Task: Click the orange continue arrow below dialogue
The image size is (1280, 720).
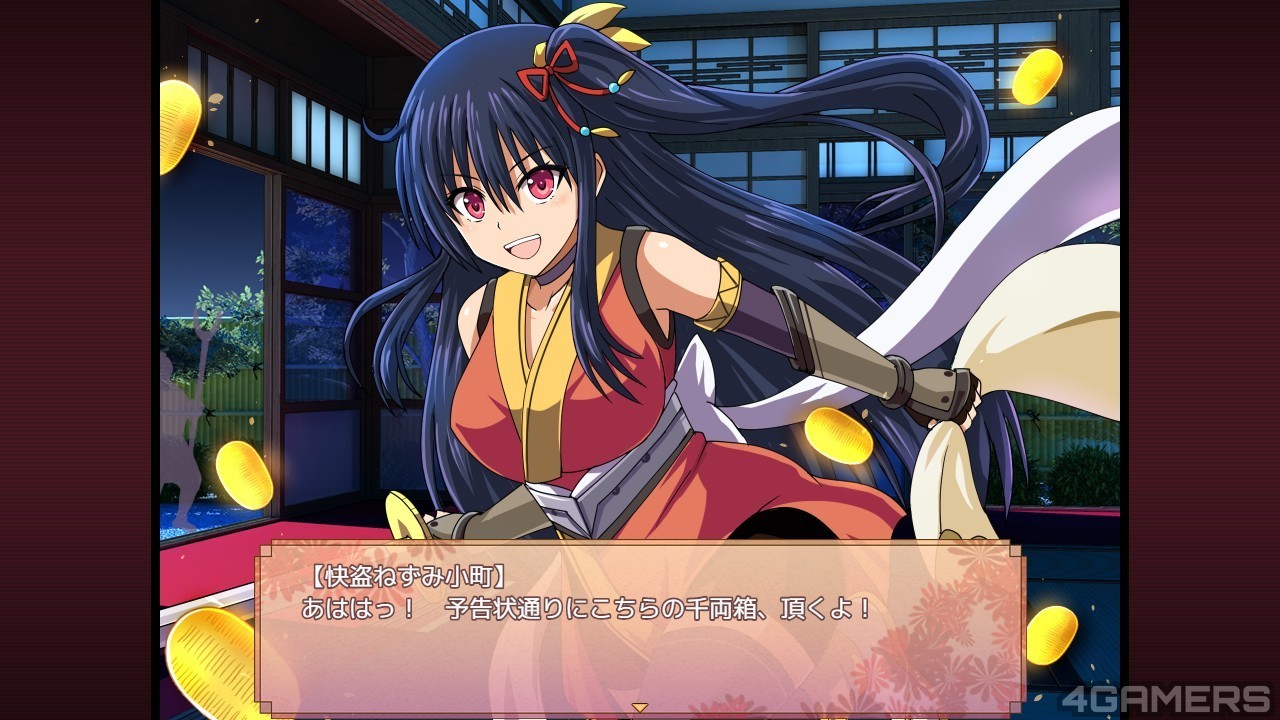Action: click(x=640, y=708)
